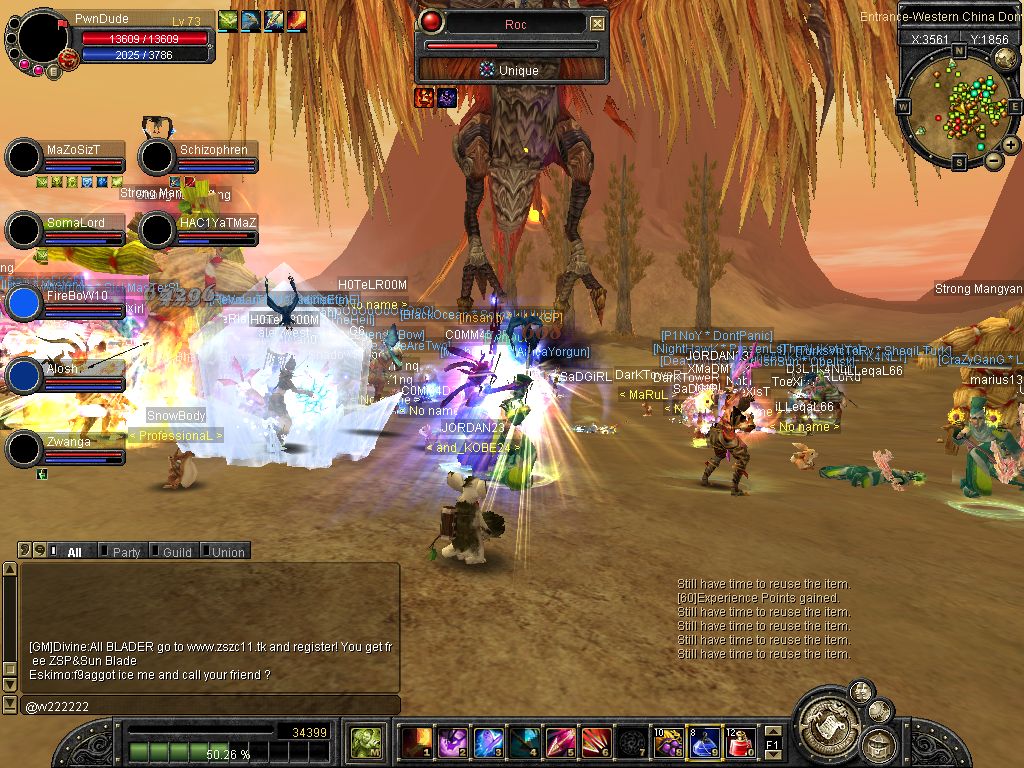Click the green M icon left of hotbar
1024x768 pixels.
click(x=365, y=742)
